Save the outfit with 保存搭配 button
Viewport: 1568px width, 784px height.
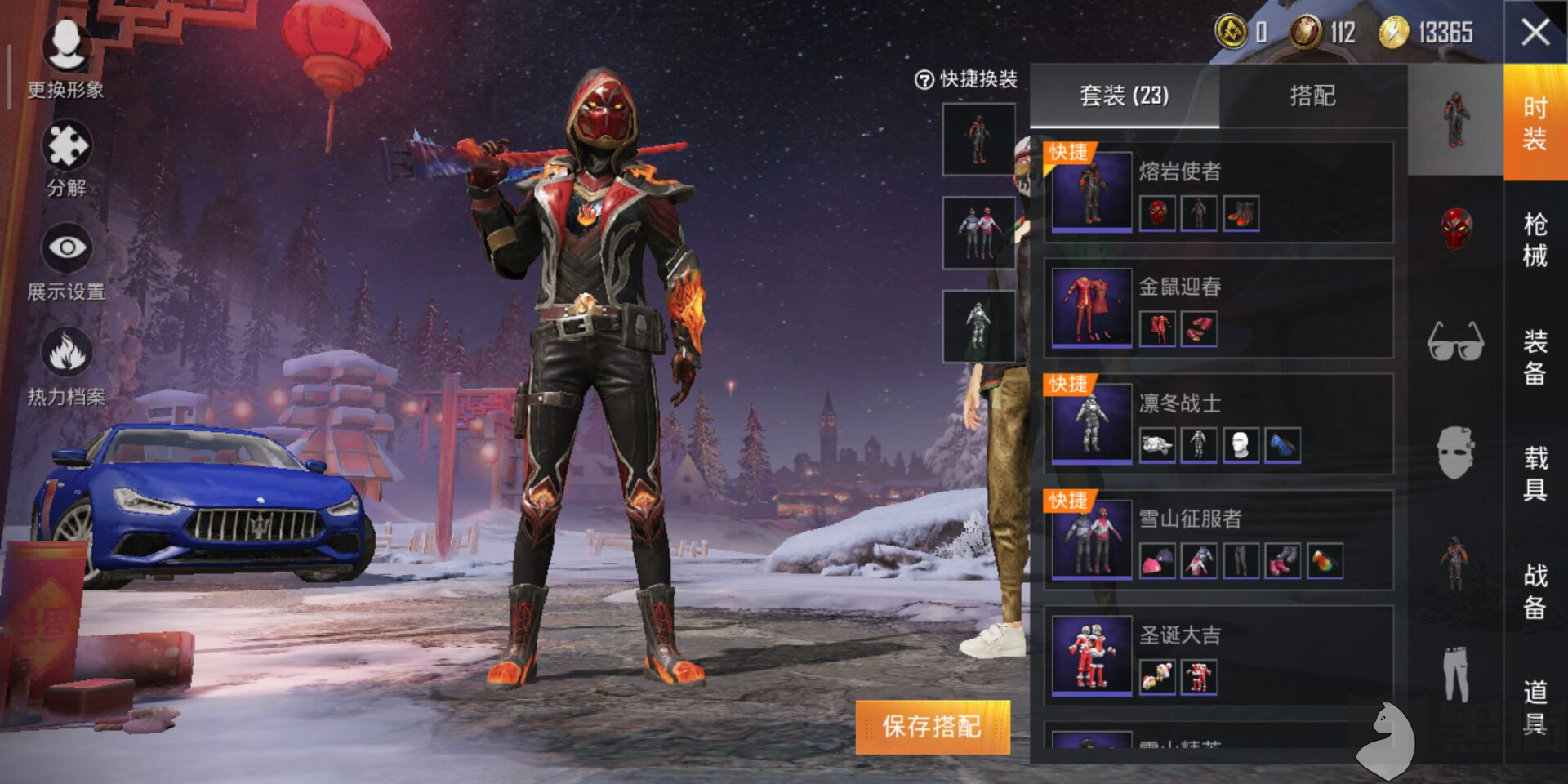[933, 727]
